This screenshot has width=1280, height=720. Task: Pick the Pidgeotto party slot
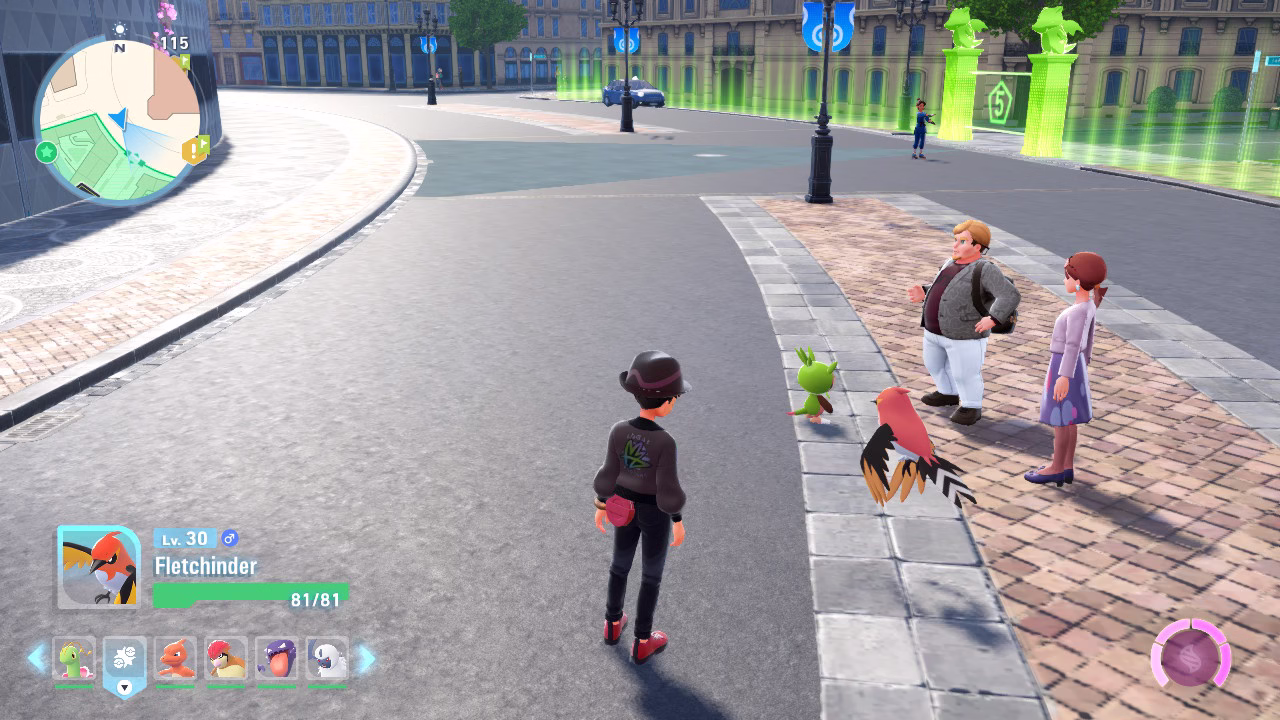tap(226, 659)
